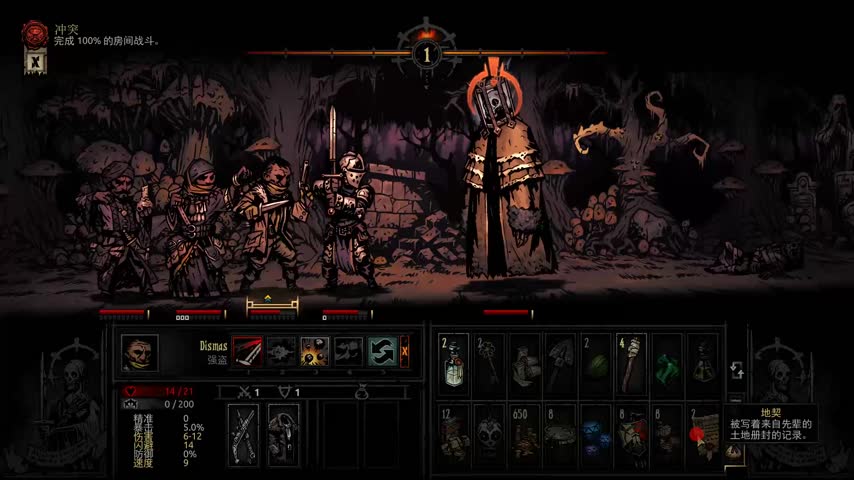This screenshot has width=854, height=480.
Task: Select Dismas's portrait
Action: coord(139,352)
